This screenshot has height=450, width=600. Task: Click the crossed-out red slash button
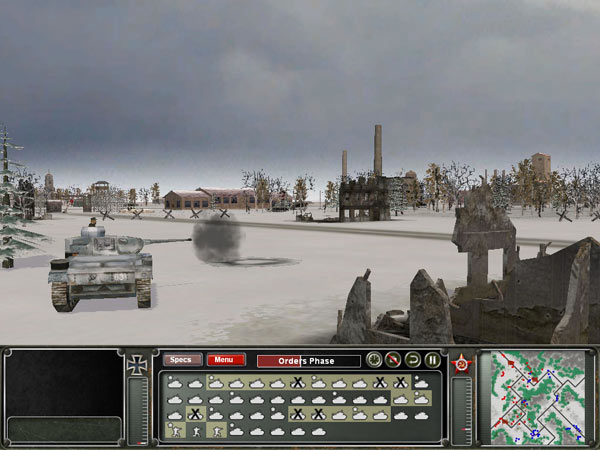pyautogui.click(x=393, y=360)
